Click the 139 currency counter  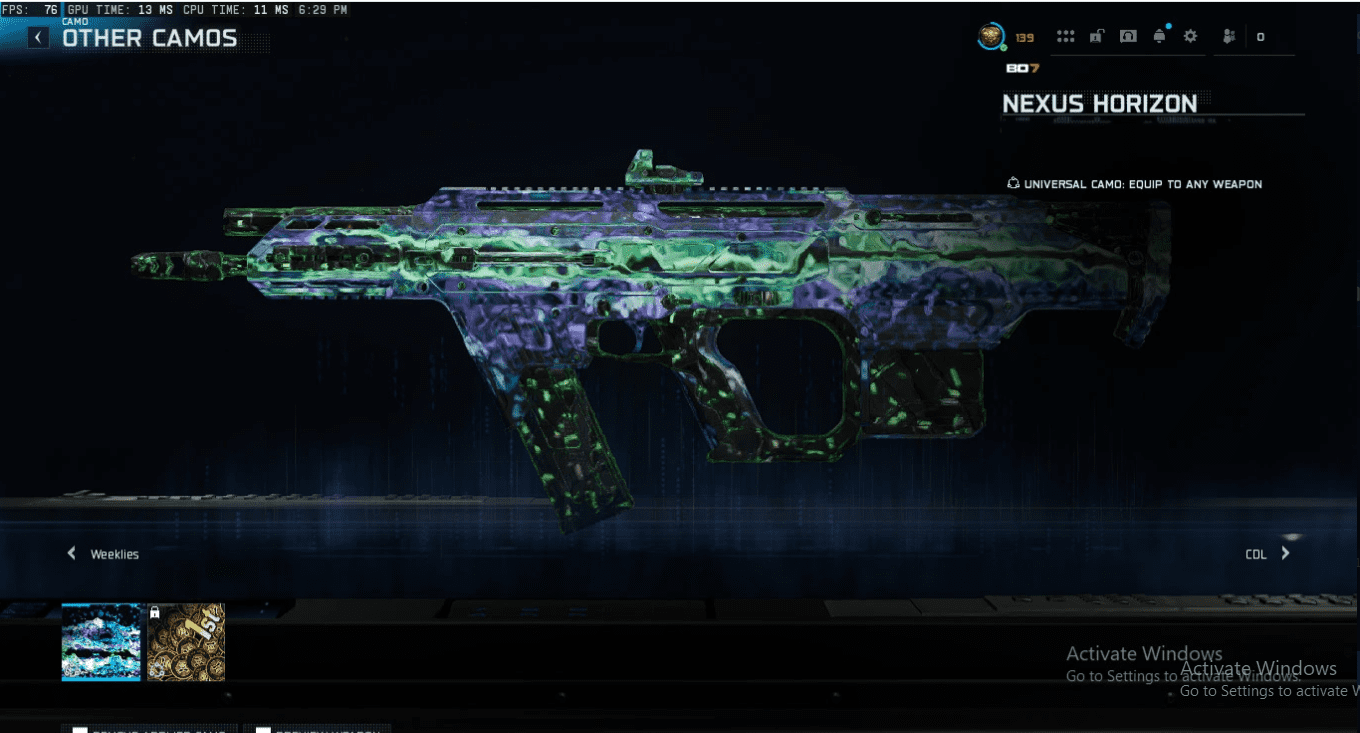click(x=1024, y=35)
